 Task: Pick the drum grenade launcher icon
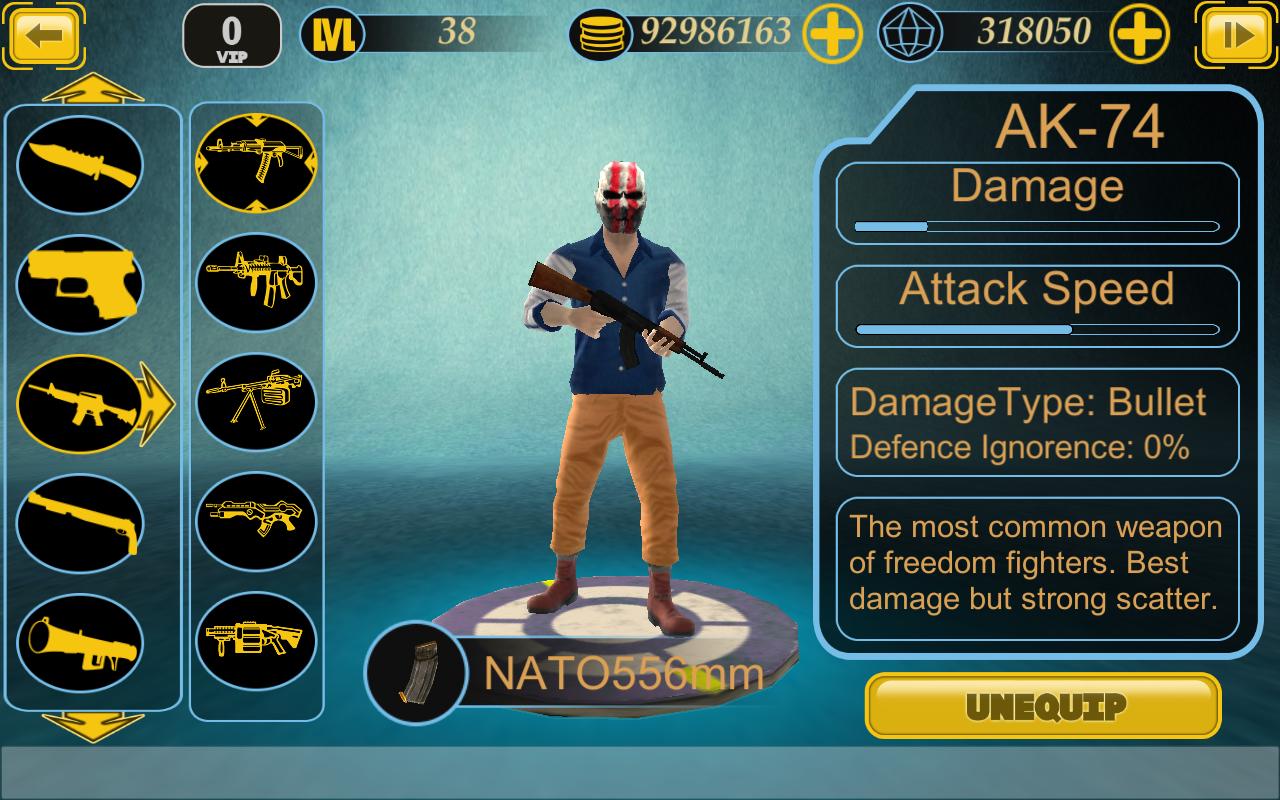click(256, 640)
